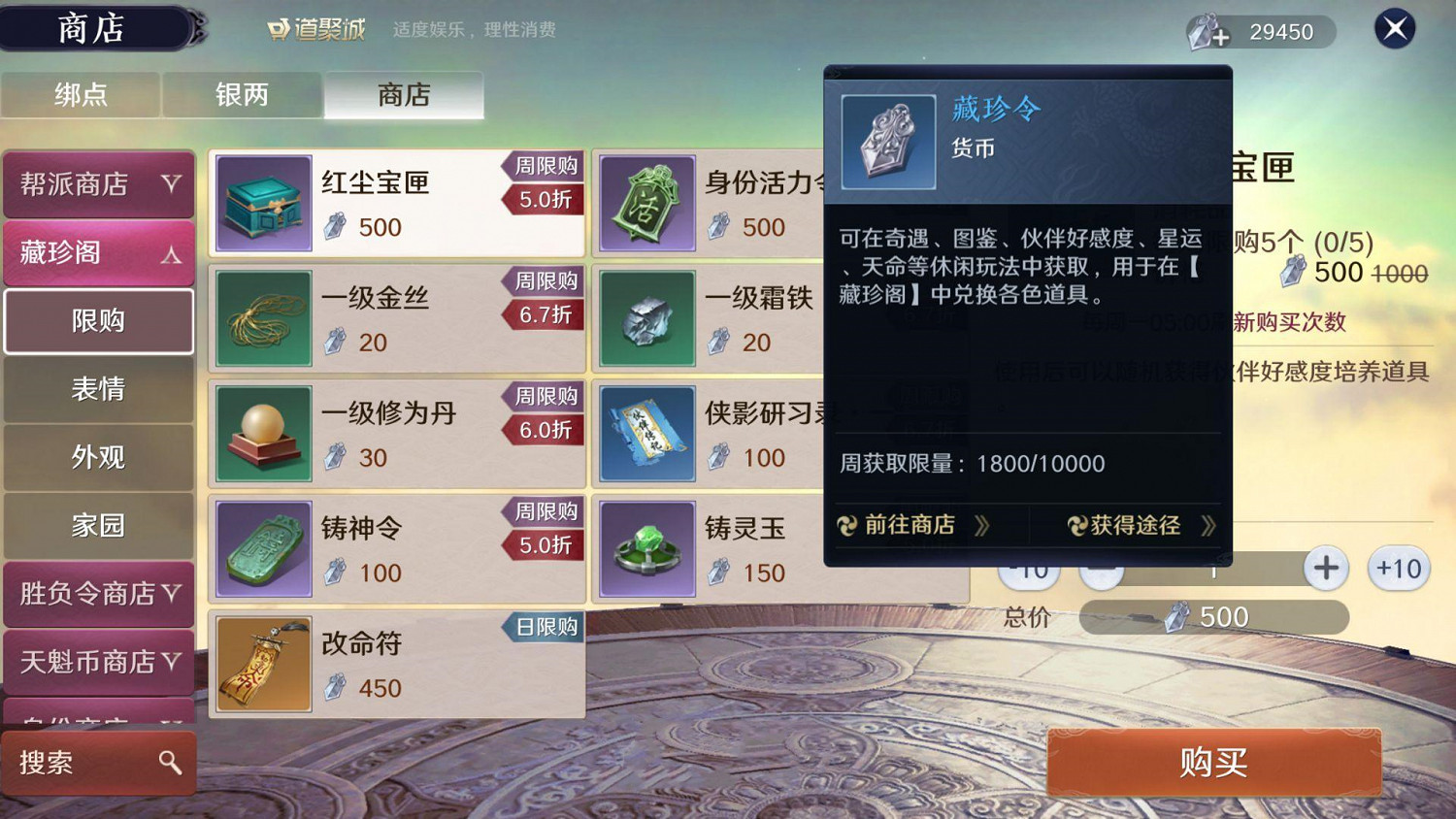Collapse the 藏珍阁 category

pos(98,253)
